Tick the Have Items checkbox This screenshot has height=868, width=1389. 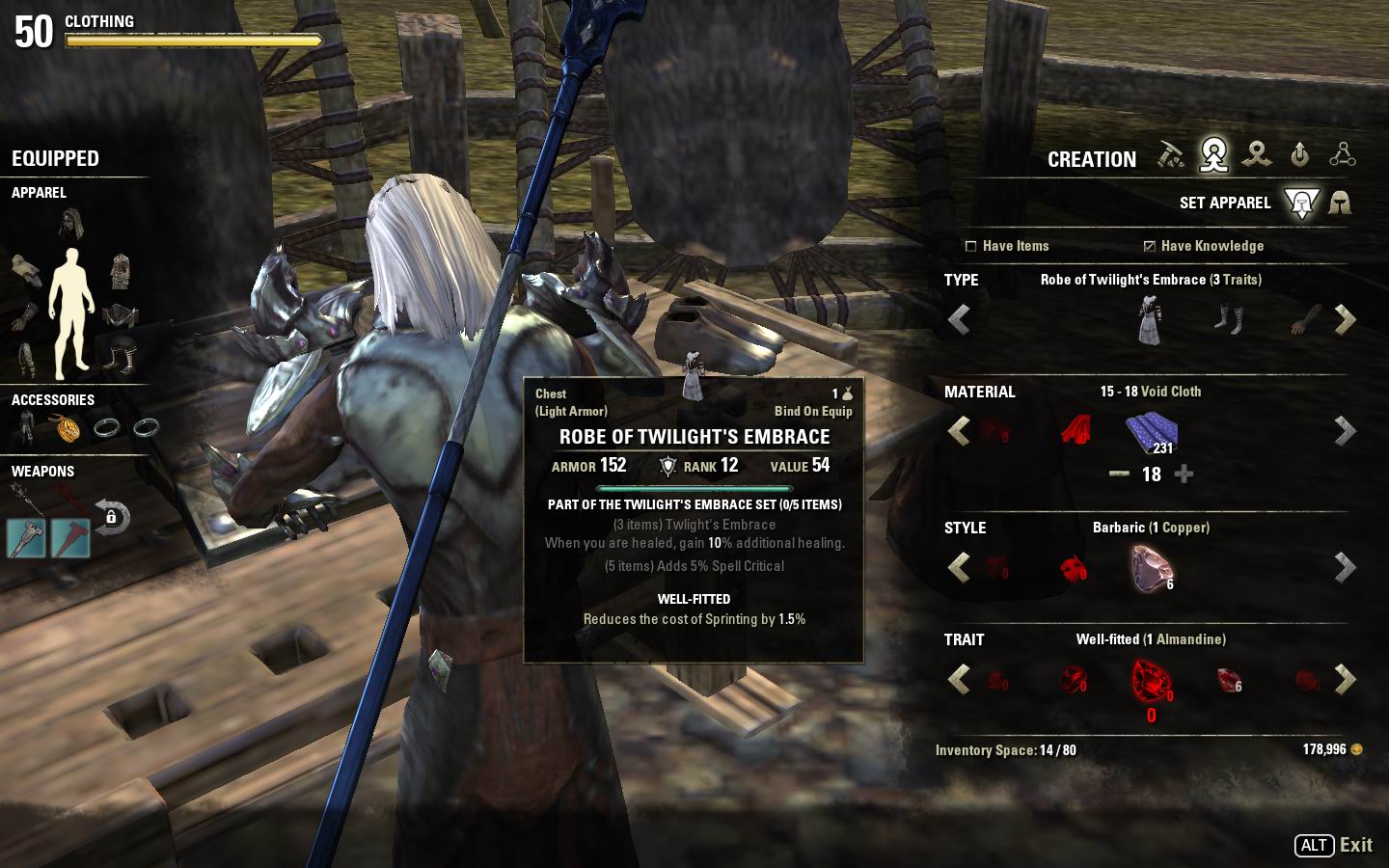971,246
